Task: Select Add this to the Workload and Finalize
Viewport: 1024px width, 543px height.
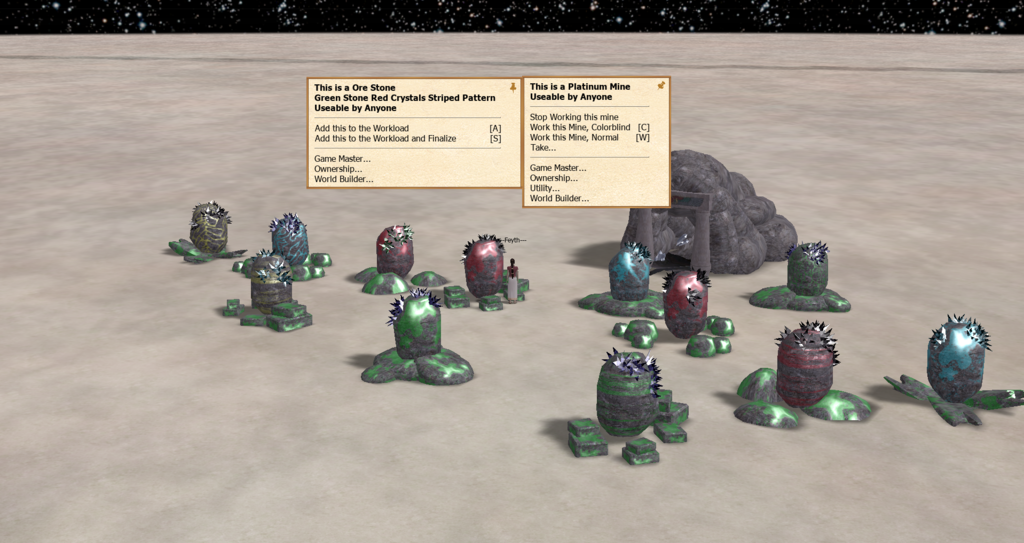Action: 385,139
